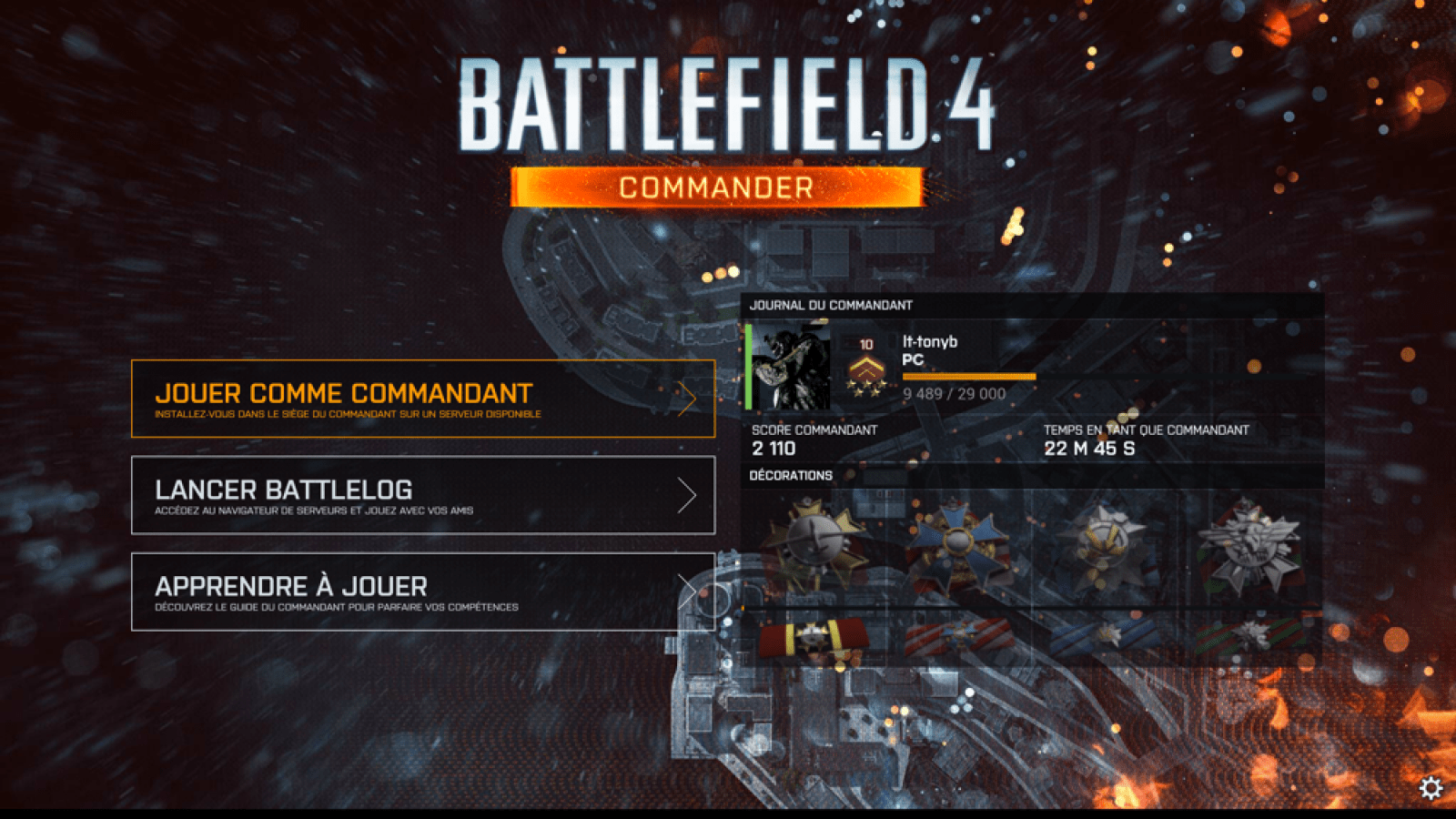Click the rank 10 chevron emblem
This screenshot has width=1456, height=819.
(867, 369)
